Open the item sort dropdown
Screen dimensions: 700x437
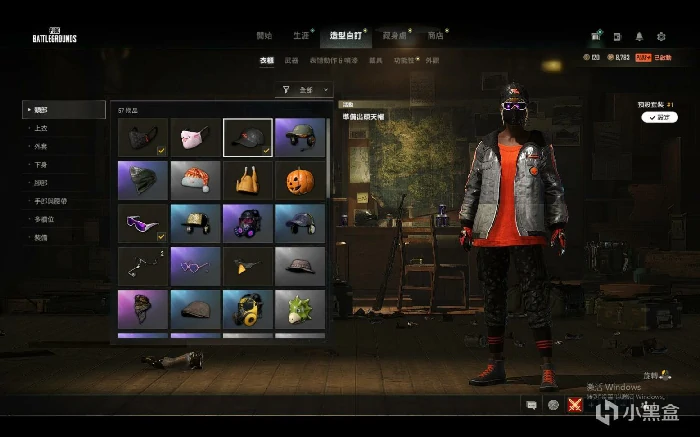[x=305, y=90]
